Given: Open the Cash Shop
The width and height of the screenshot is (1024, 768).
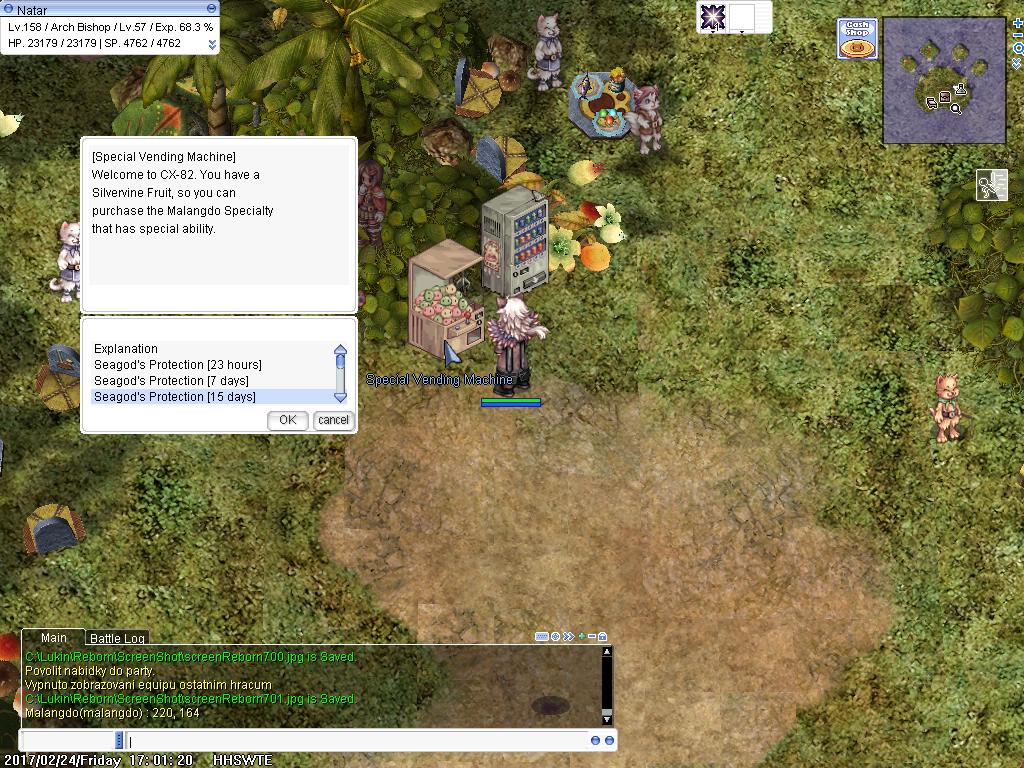Looking at the screenshot, I should 858,38.
